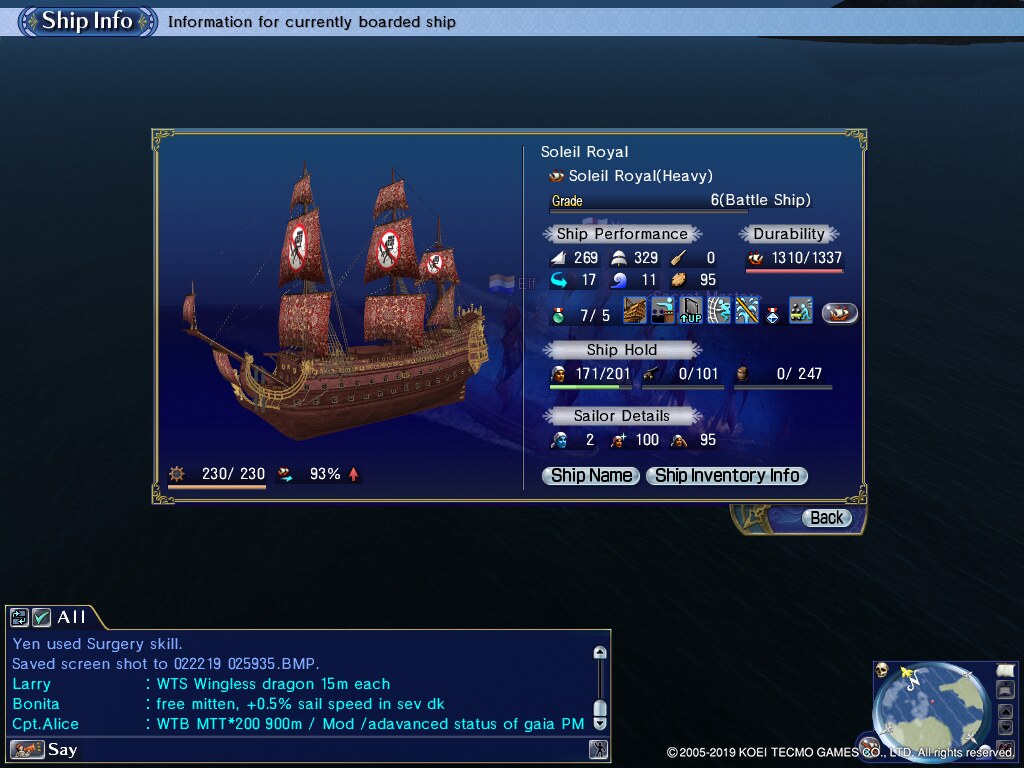
Task: Select the armor plate UP skill icon
Action: pyautogui.click(x=690, y=311)
